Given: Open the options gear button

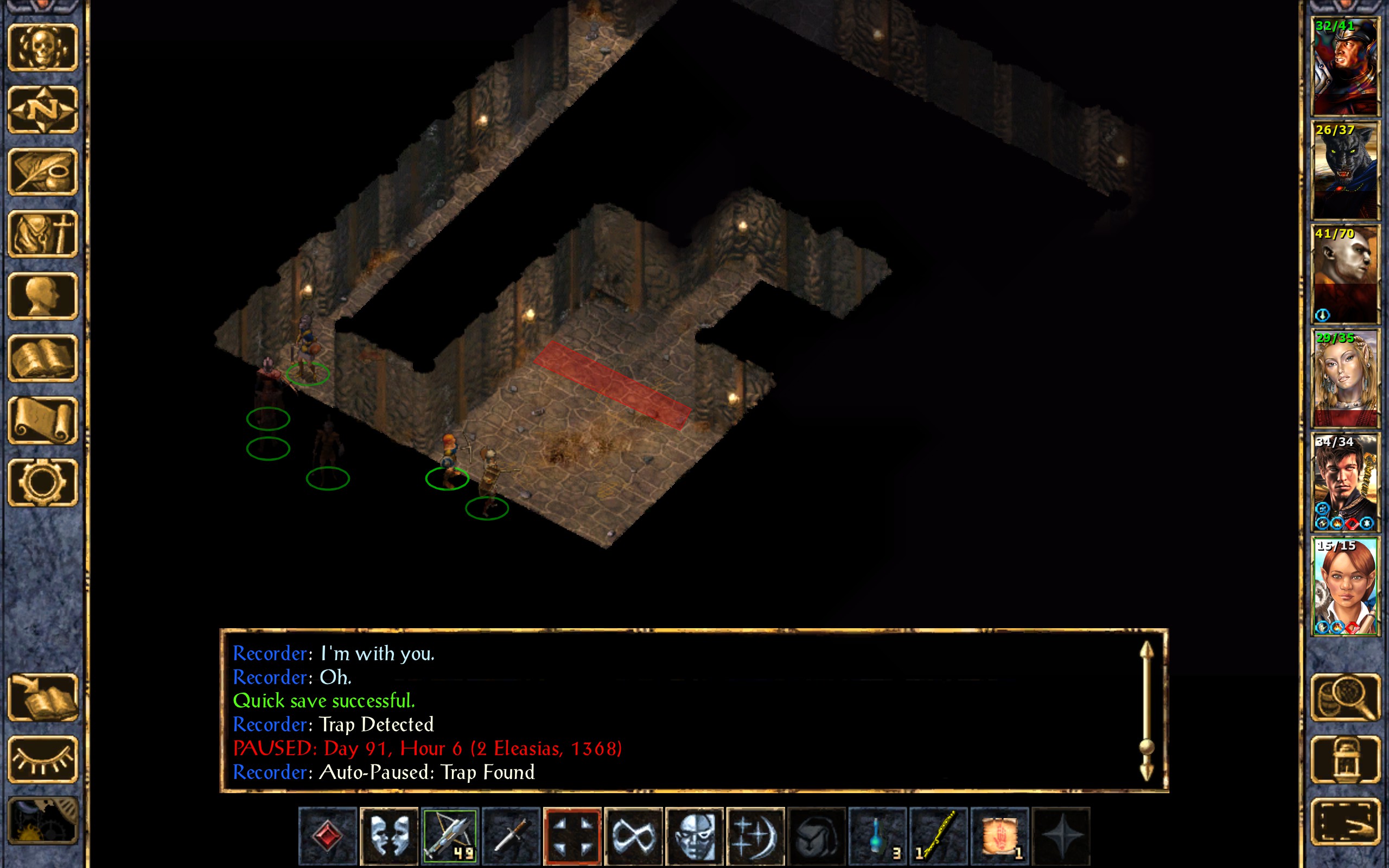Looking at the screenshot, I should 42,482.
